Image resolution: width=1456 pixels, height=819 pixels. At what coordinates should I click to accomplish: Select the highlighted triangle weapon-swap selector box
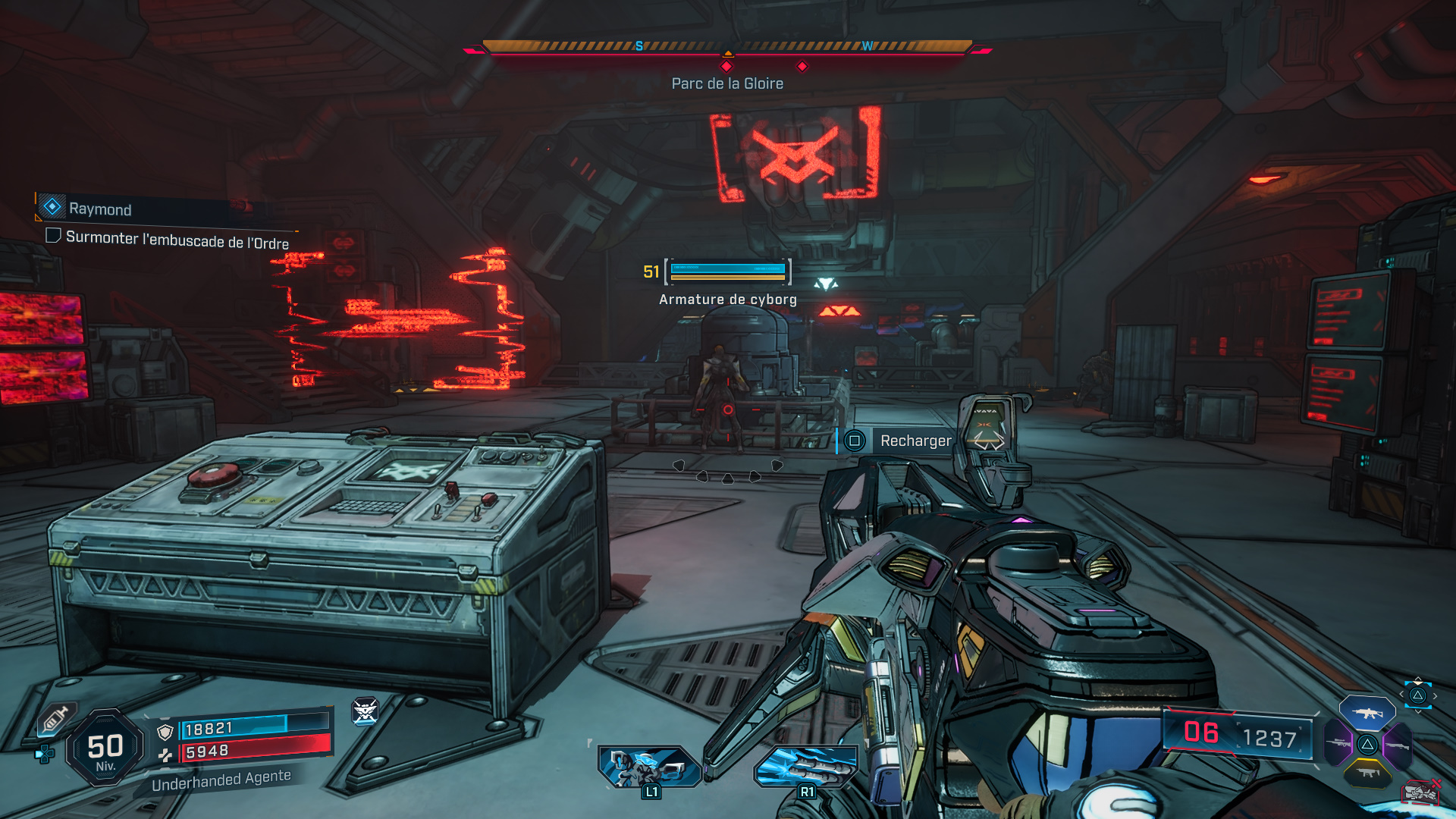click(x=1417, y=695)
